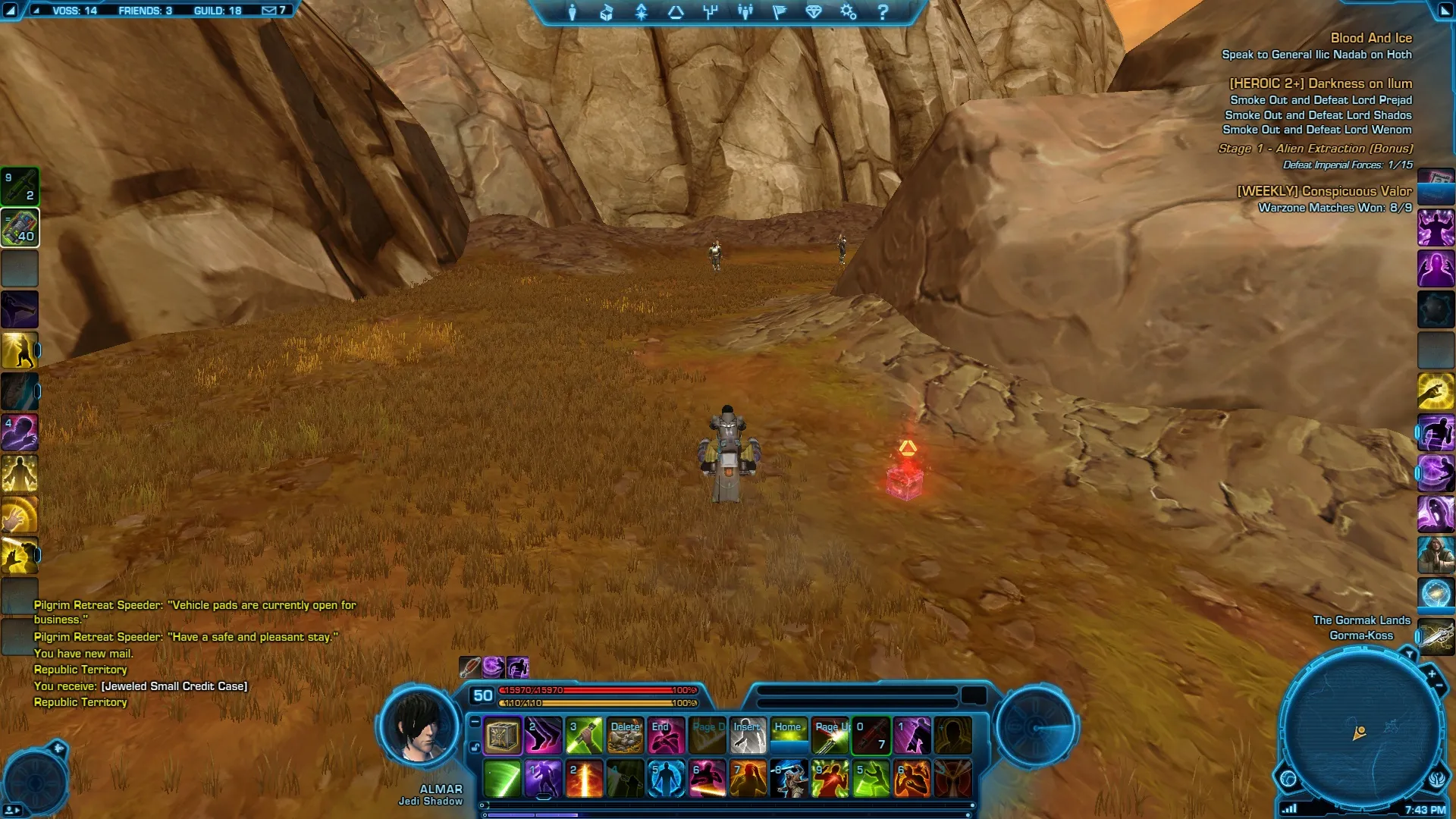Select the WEEKLY Conspicuous Valor tracker entry
Viewport: 1456px width, 819px height.
click(x=1324, y=191)
